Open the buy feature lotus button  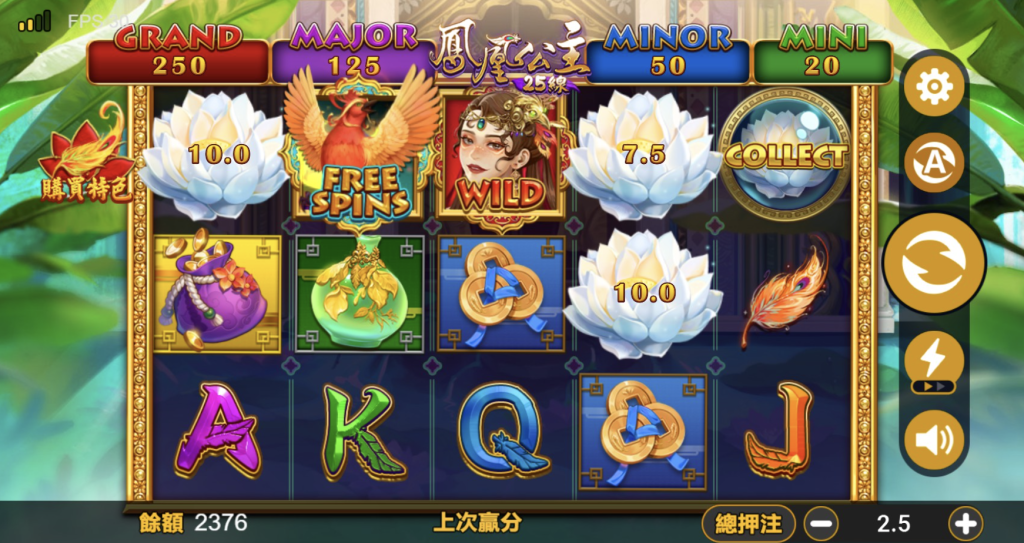85,162
